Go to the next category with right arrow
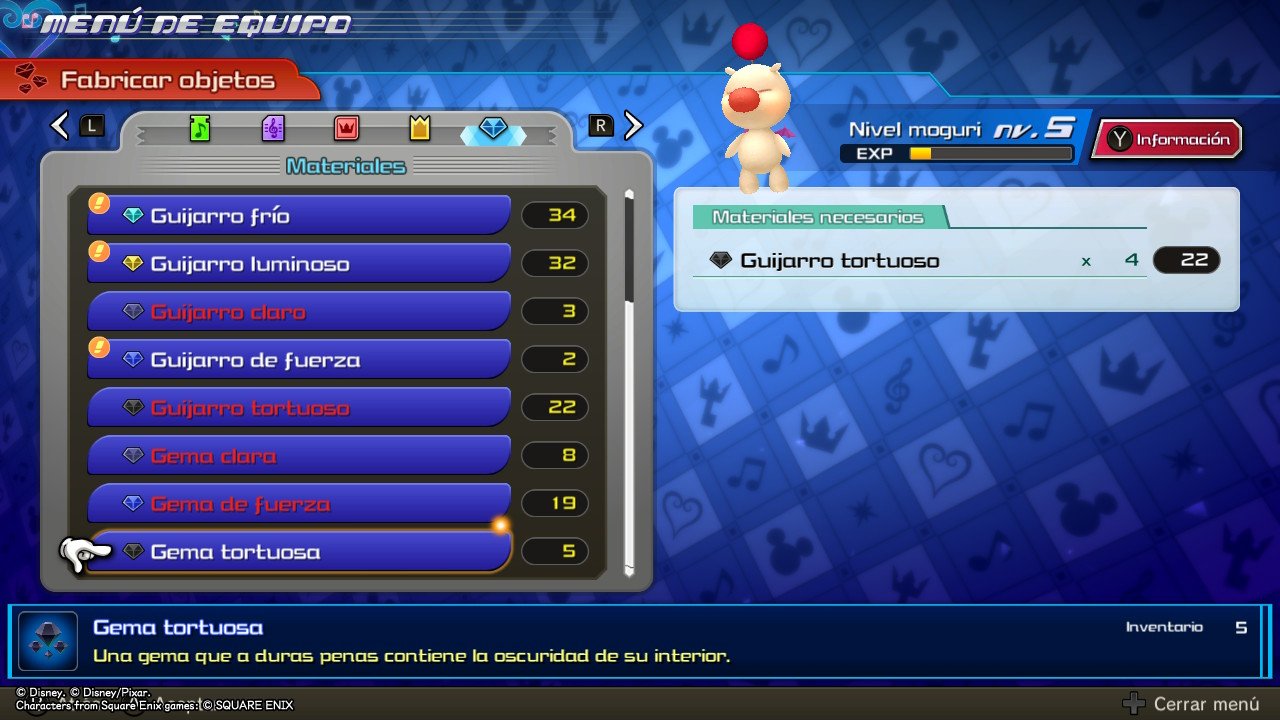Viewport: 1280px width, 720px height. [x=633, y=125]
